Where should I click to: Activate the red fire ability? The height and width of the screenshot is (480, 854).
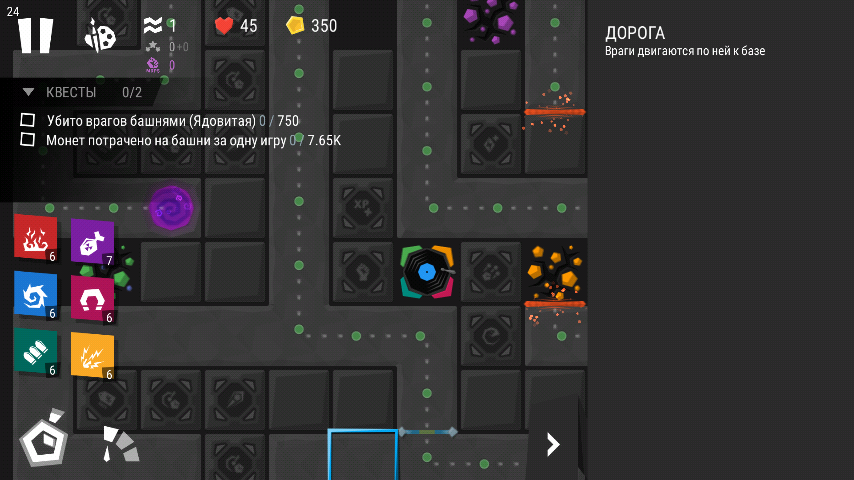(x=35, y=237)
